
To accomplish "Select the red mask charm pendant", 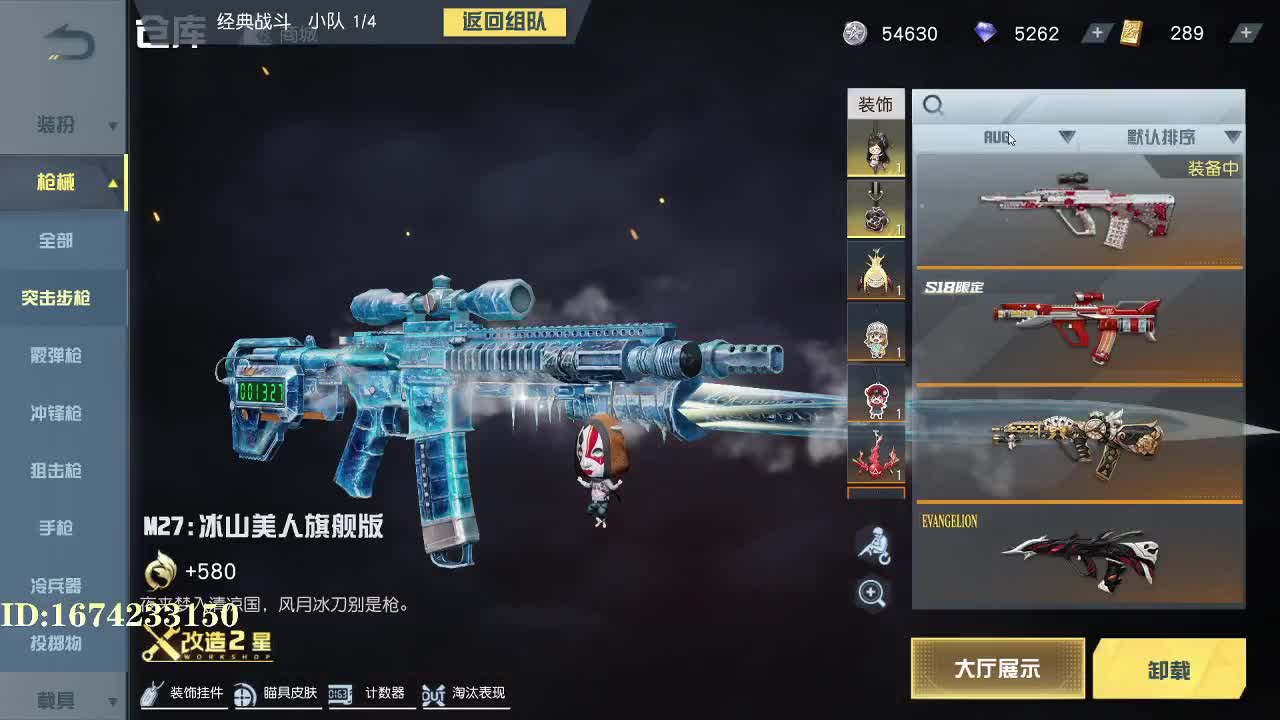I will pos(874,394).
